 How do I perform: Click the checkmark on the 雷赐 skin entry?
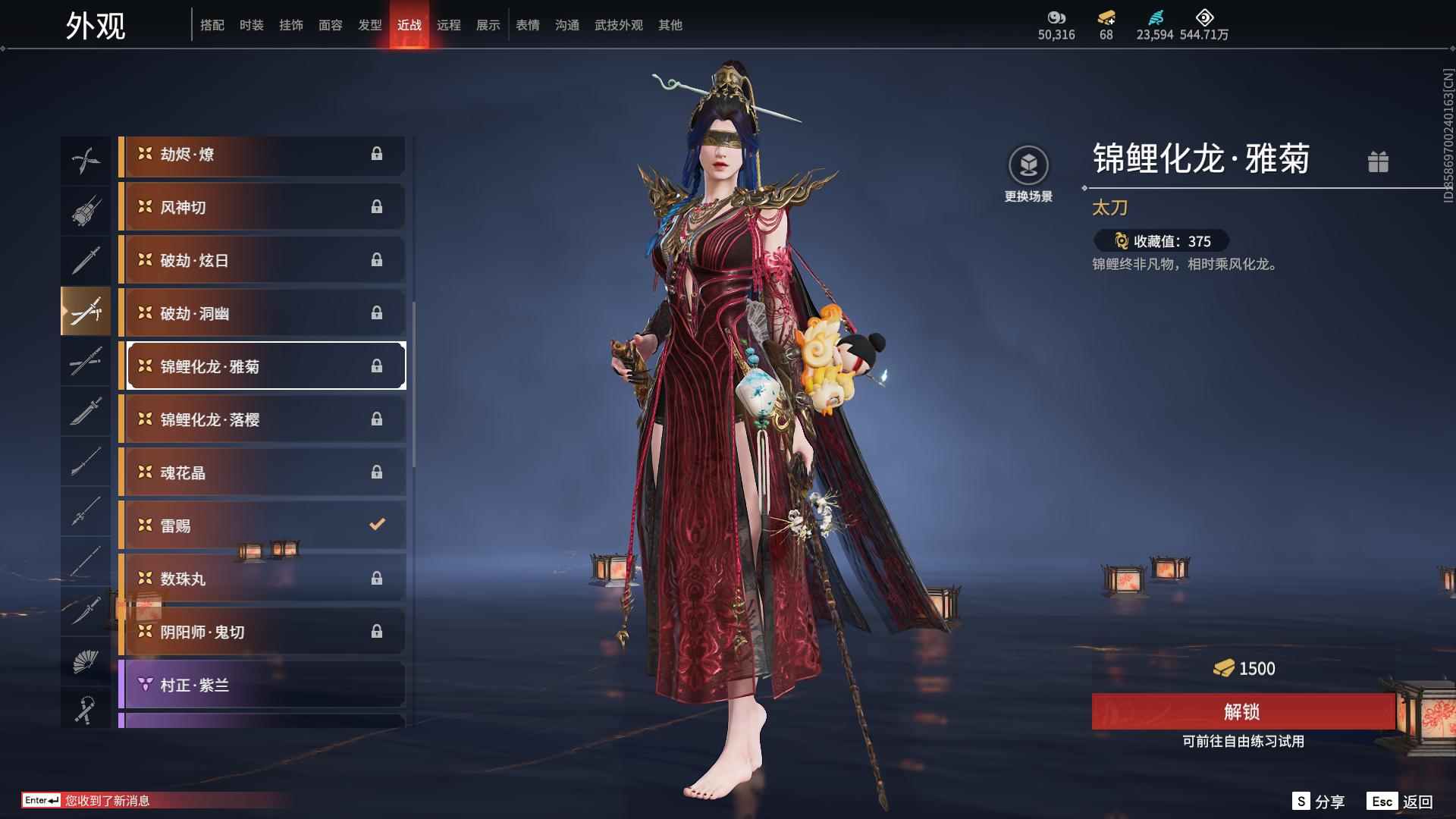pos(375,524)
